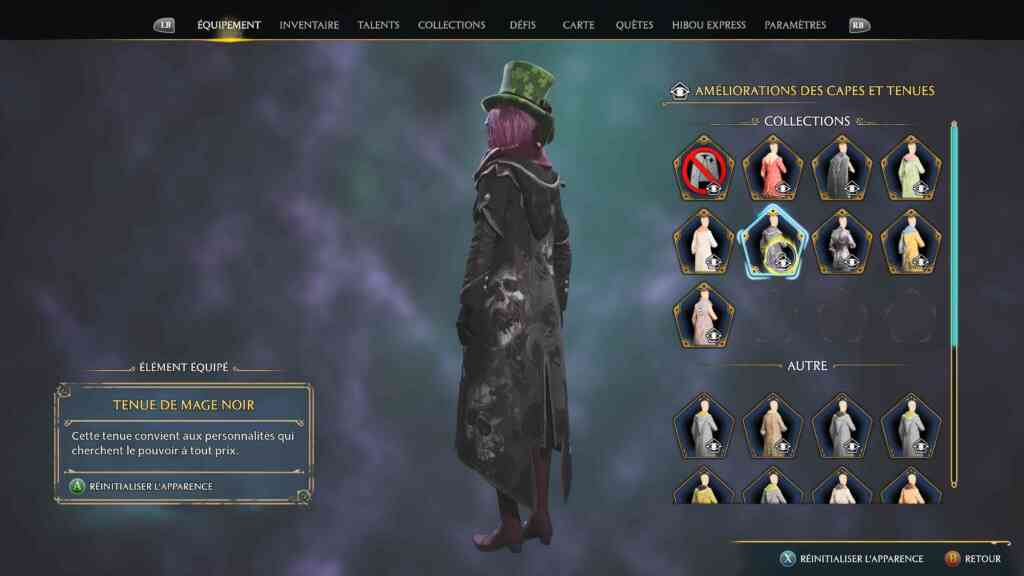
Task: Switch to the Quêtes tab
Action: click(x=634, y=25)
